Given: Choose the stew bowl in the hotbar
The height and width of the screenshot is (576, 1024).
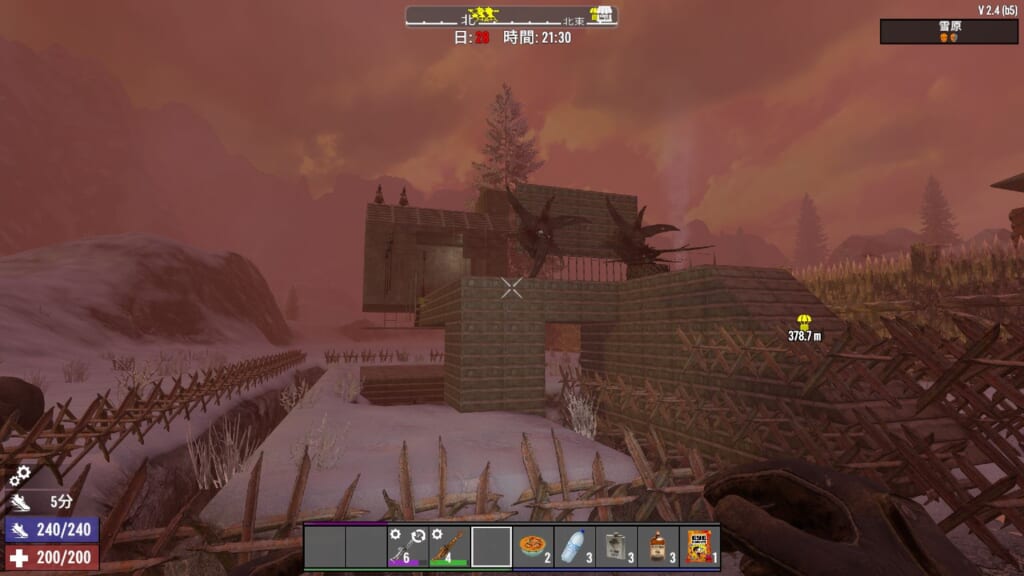Looking at the screenshot, I should click(533, 547).
